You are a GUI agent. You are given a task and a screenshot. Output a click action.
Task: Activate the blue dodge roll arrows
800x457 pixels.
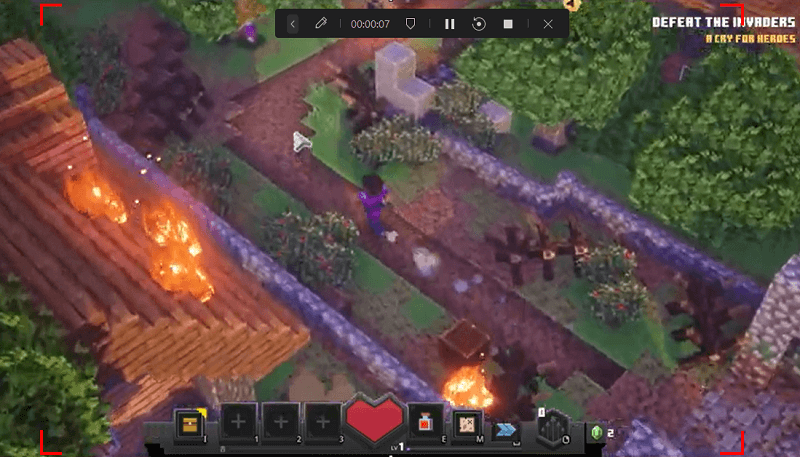[x=508, y=428]
